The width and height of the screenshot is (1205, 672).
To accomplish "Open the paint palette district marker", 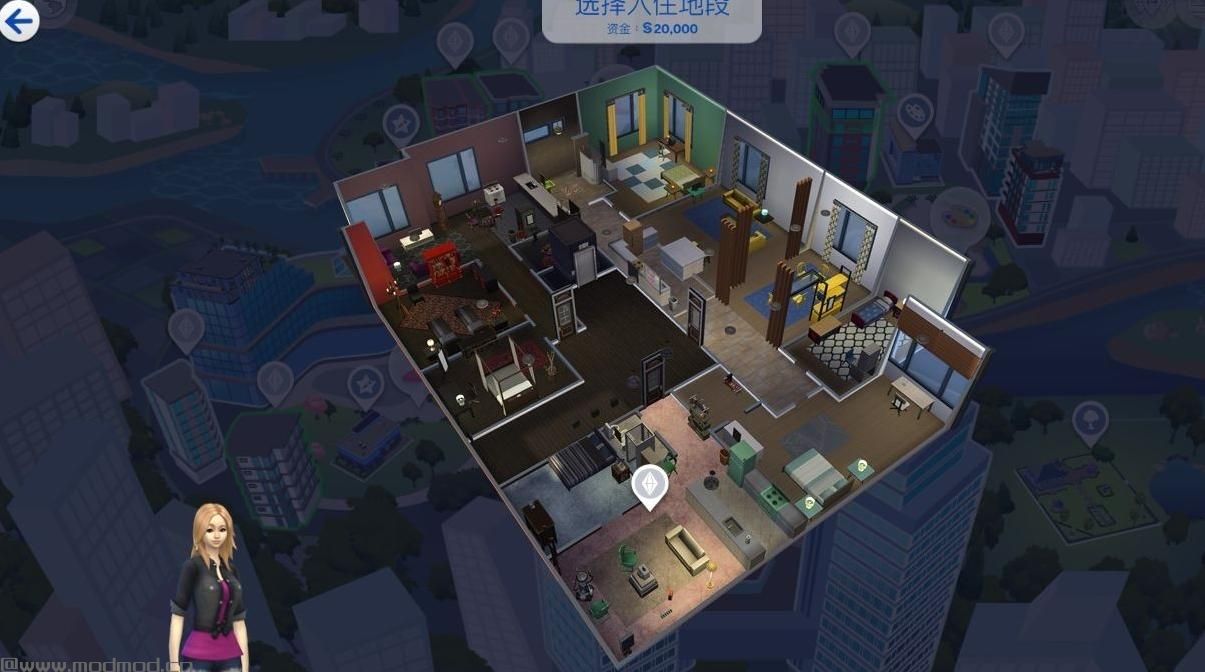I will pos(960,215).
